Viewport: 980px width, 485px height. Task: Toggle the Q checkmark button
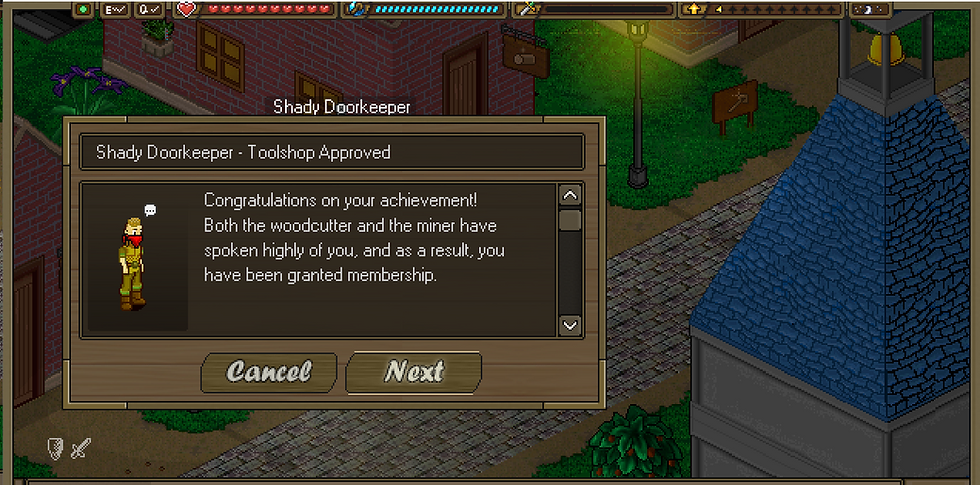[150, 9]
